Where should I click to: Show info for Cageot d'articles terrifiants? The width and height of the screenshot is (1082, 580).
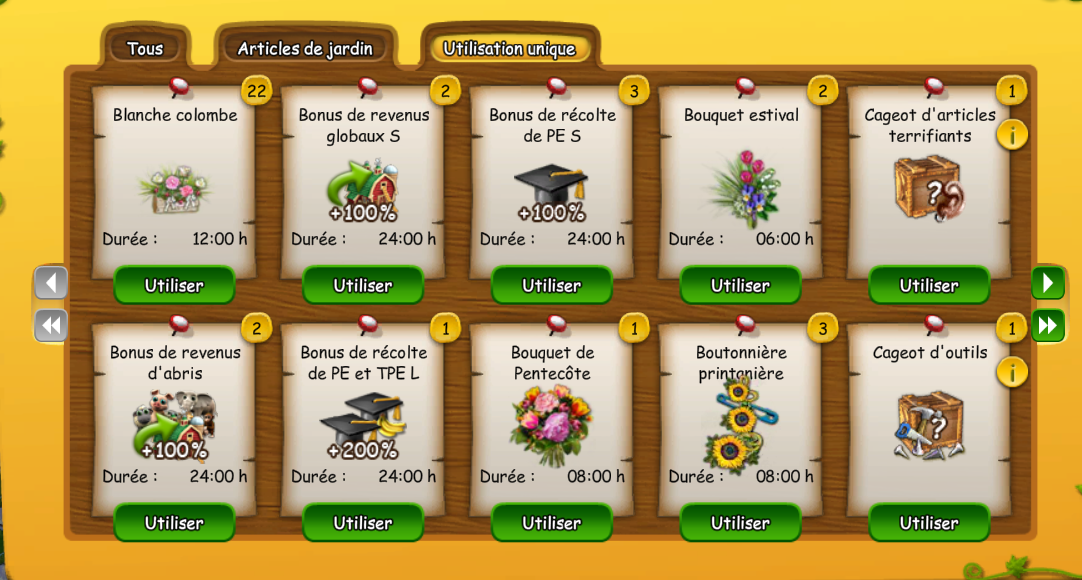point(1012,134)
